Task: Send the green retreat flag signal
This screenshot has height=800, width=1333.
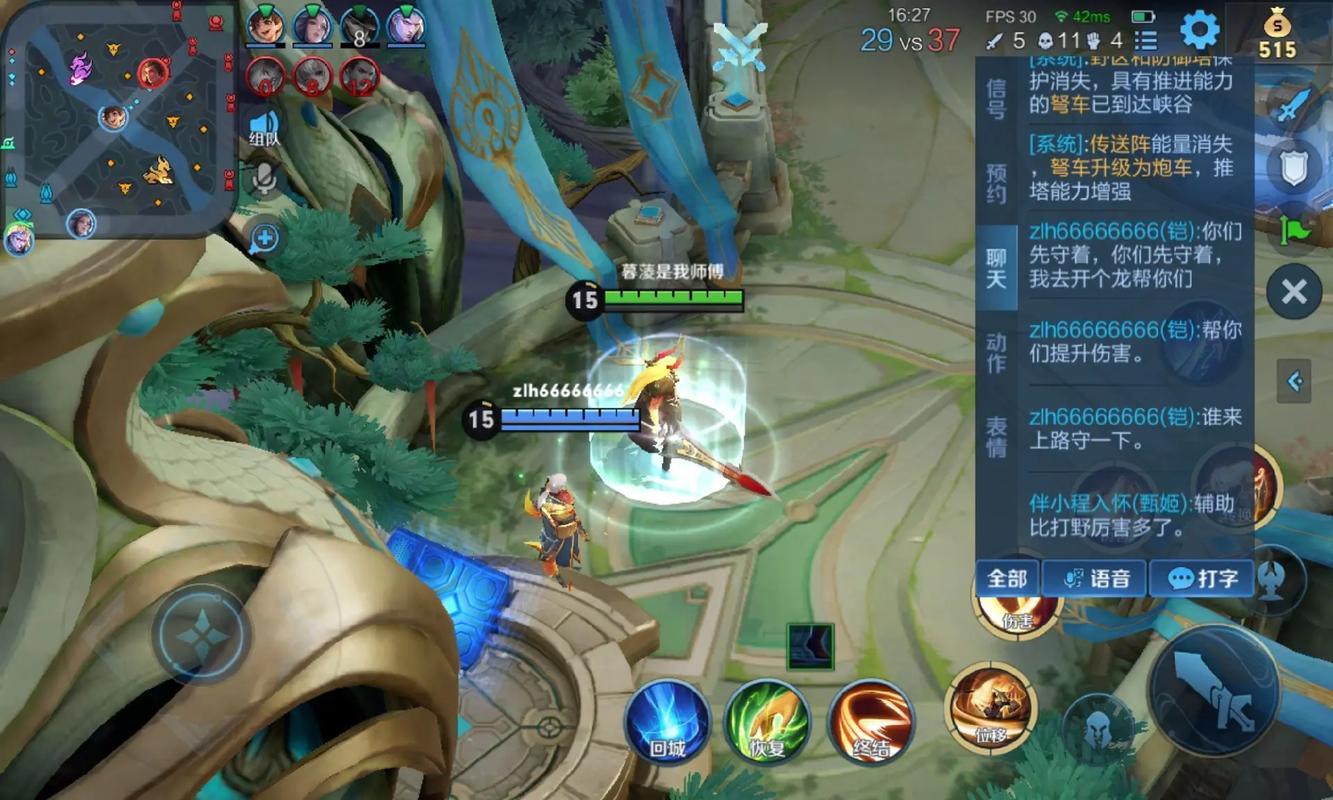Action: pos(1293,227)
